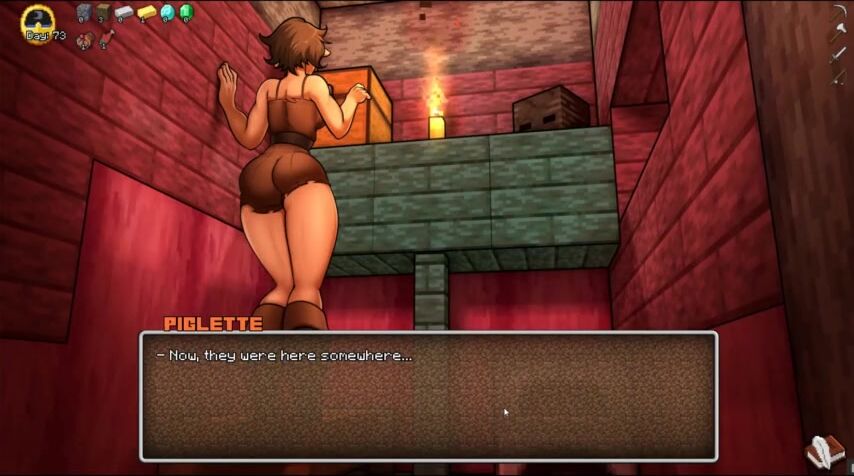Click the diamond resource icon

pyautogui.click(x=167, y=12)
